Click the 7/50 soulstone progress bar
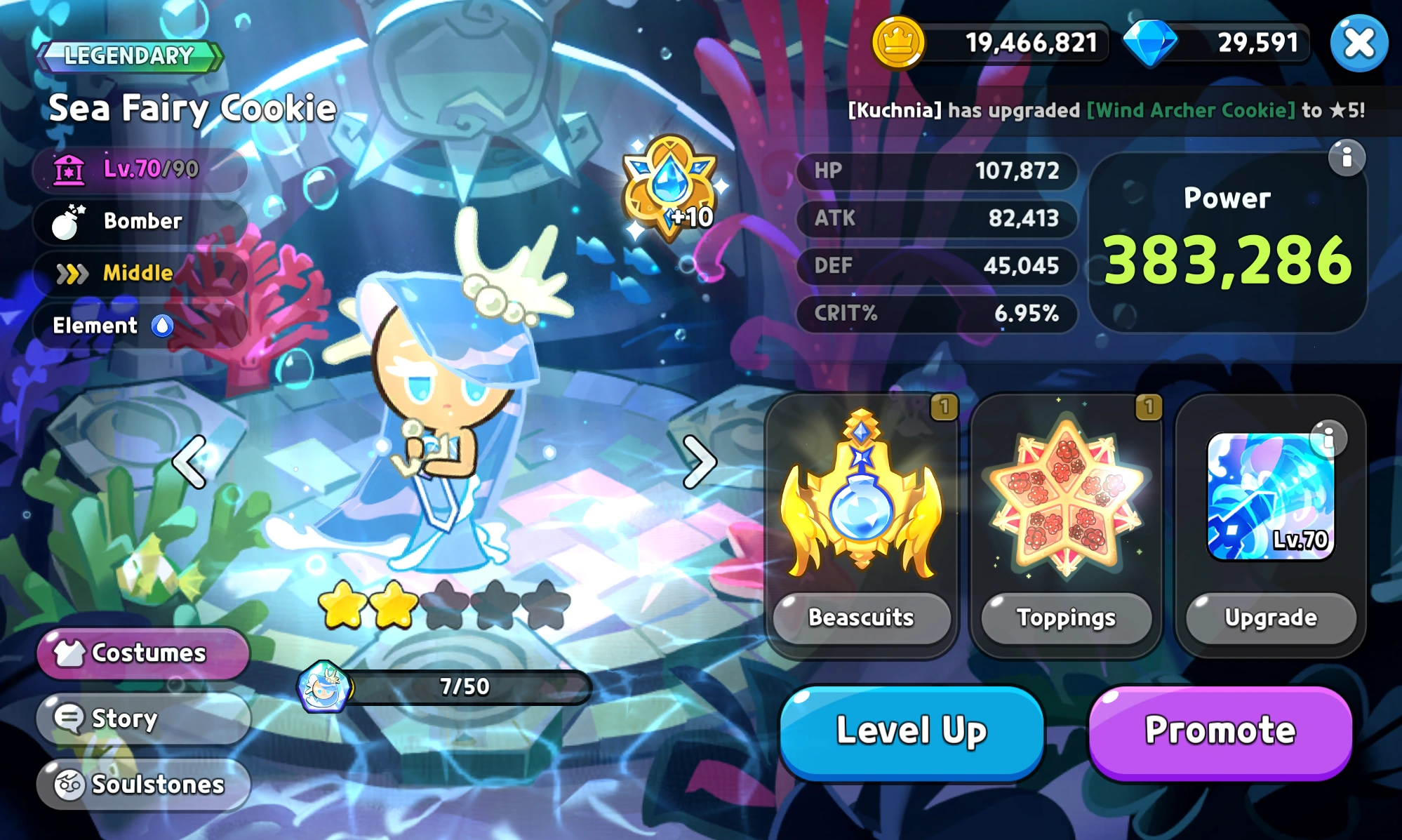 tap(464, 688)
